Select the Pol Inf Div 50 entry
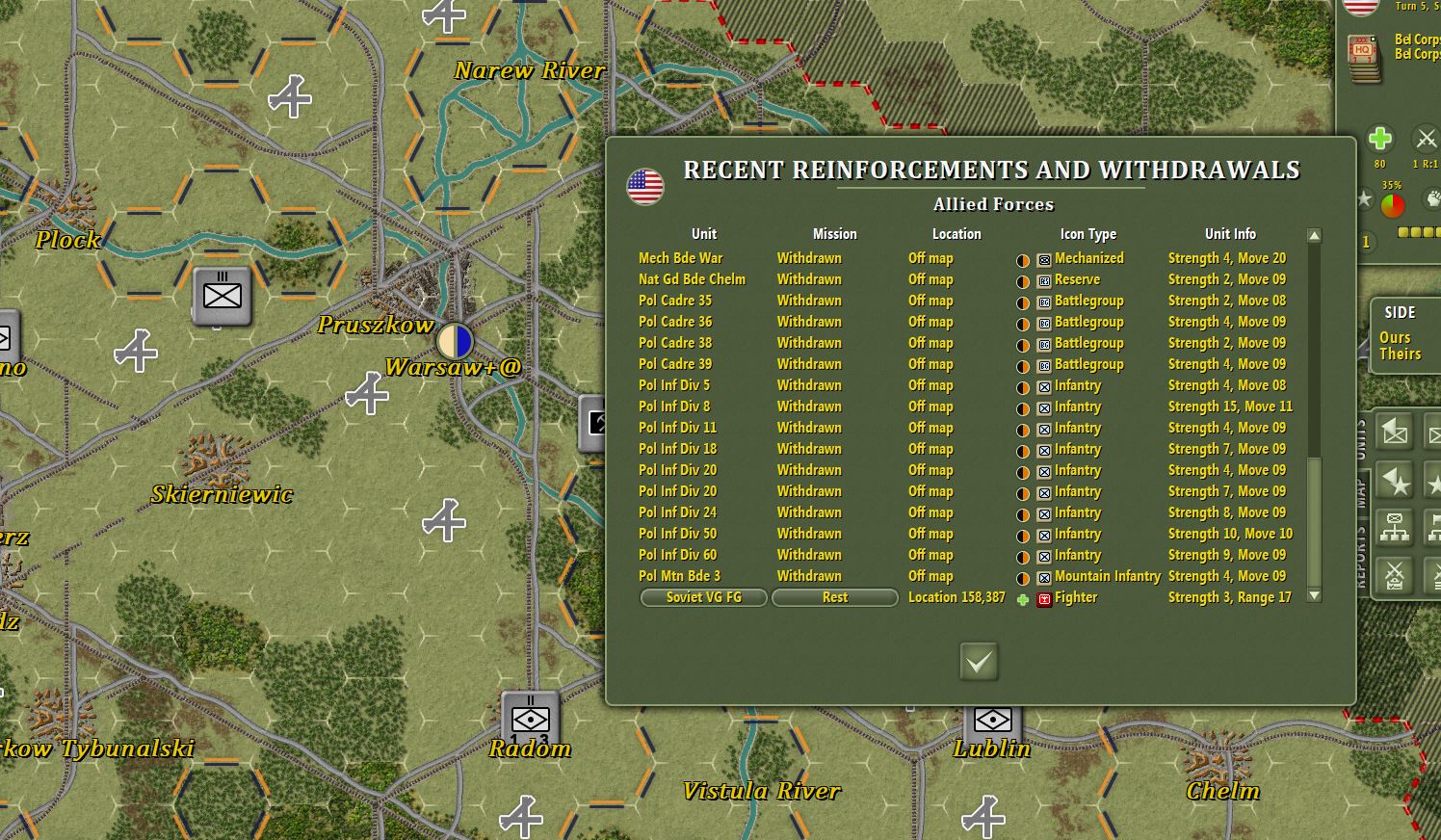The width and height of the screenshot is (1441, 840). point(679,534)
